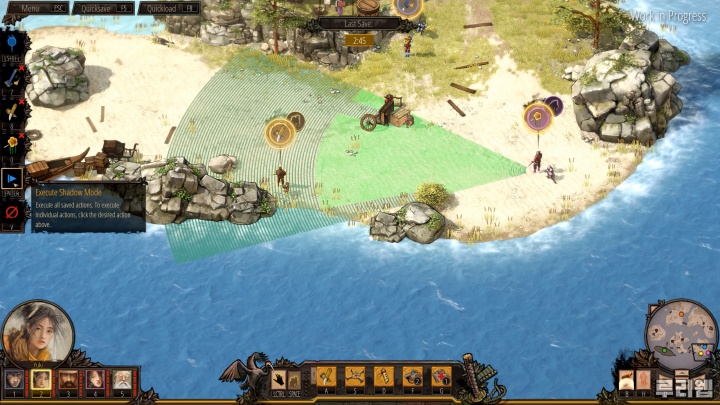Image resolution: width=720 pixels, height=405 pixels.
Task: Click the Quicksave button
Action: coord(103,8)
